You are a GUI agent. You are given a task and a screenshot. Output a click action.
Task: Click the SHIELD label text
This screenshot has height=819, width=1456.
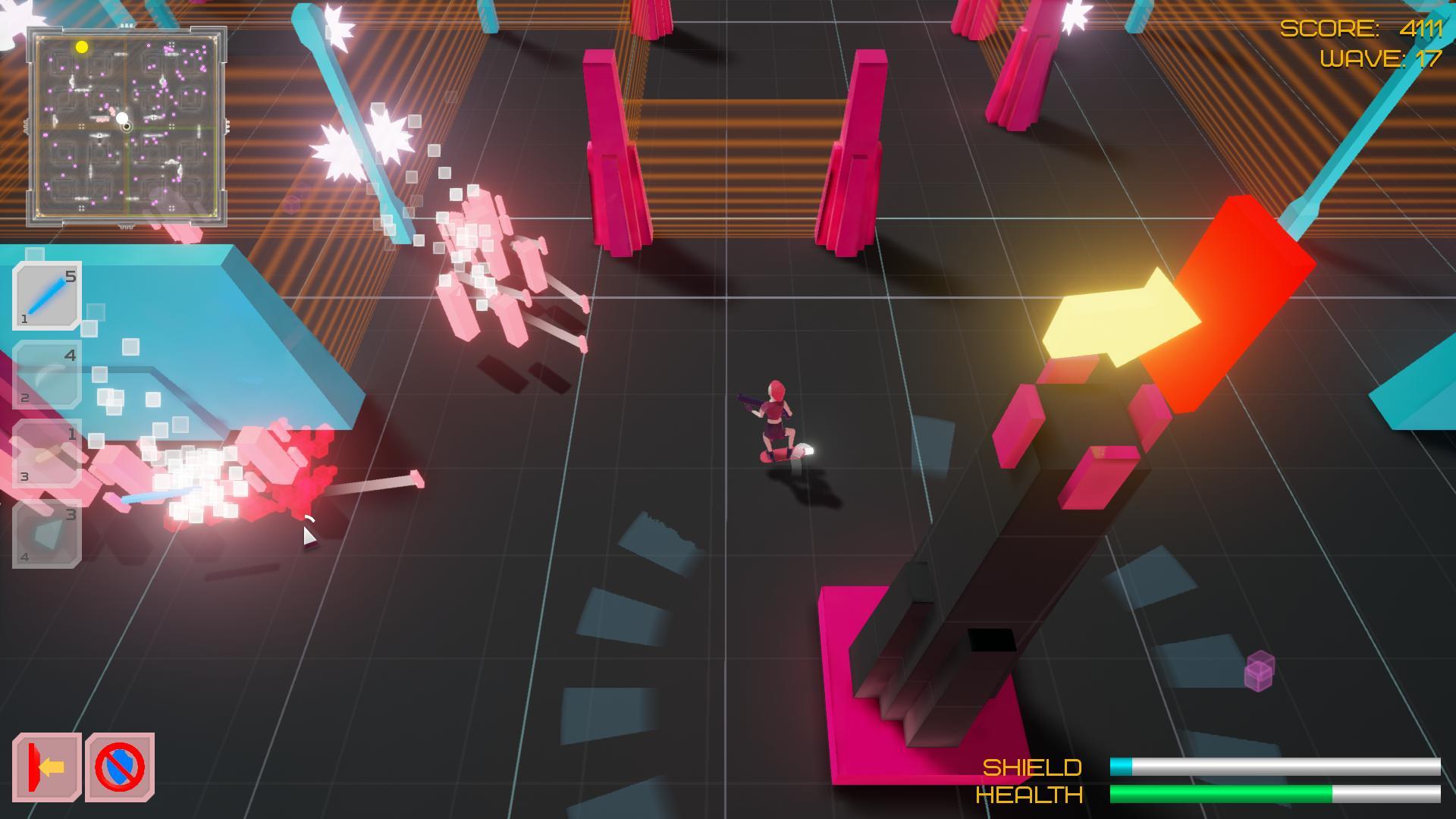[1031, 767]
